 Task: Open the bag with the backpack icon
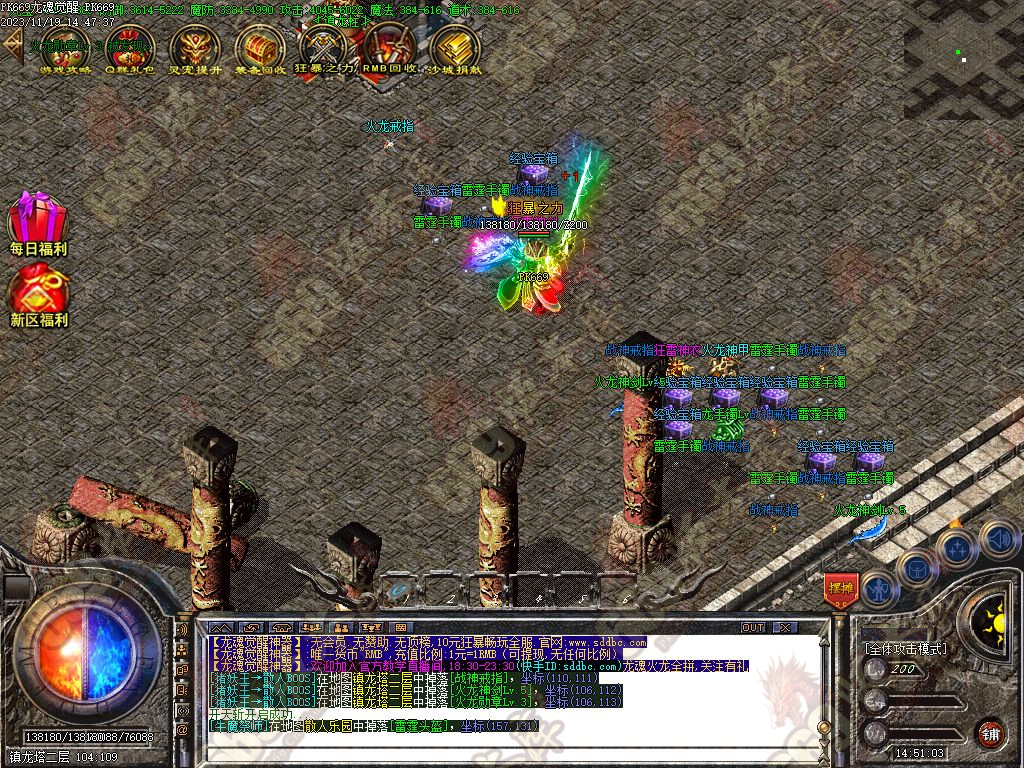[916, 569]
